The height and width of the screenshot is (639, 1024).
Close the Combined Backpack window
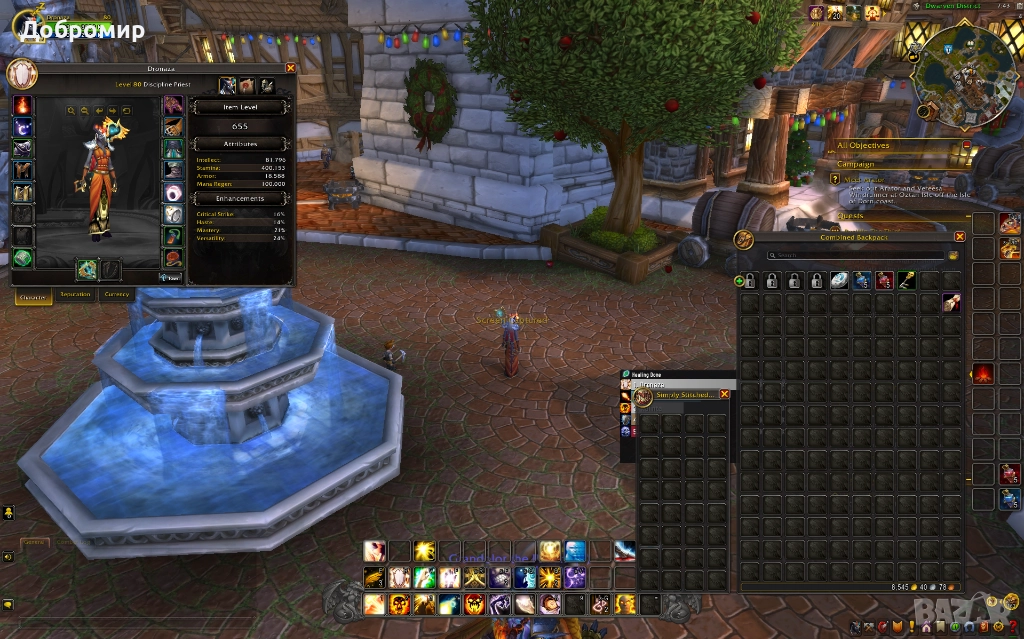pos(960,237)
